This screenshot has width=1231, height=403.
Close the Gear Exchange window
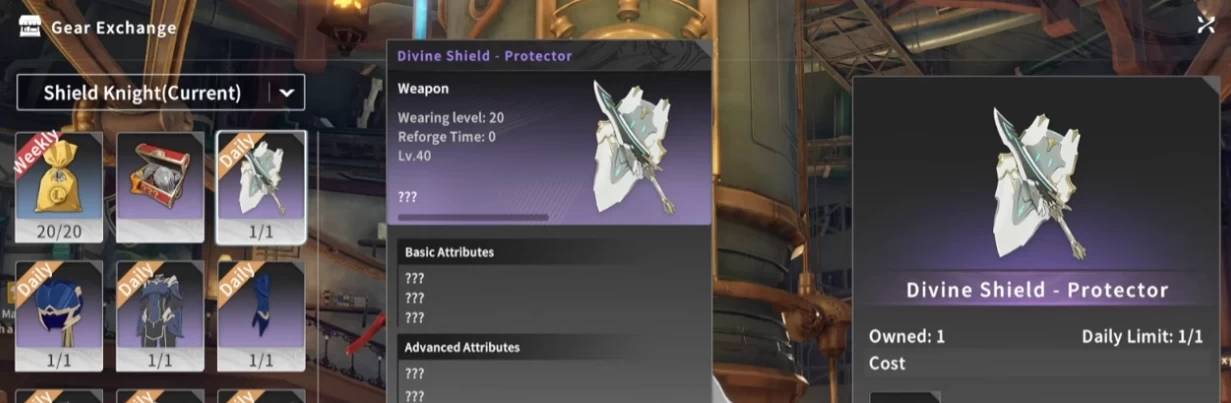tap(1205, 25)
